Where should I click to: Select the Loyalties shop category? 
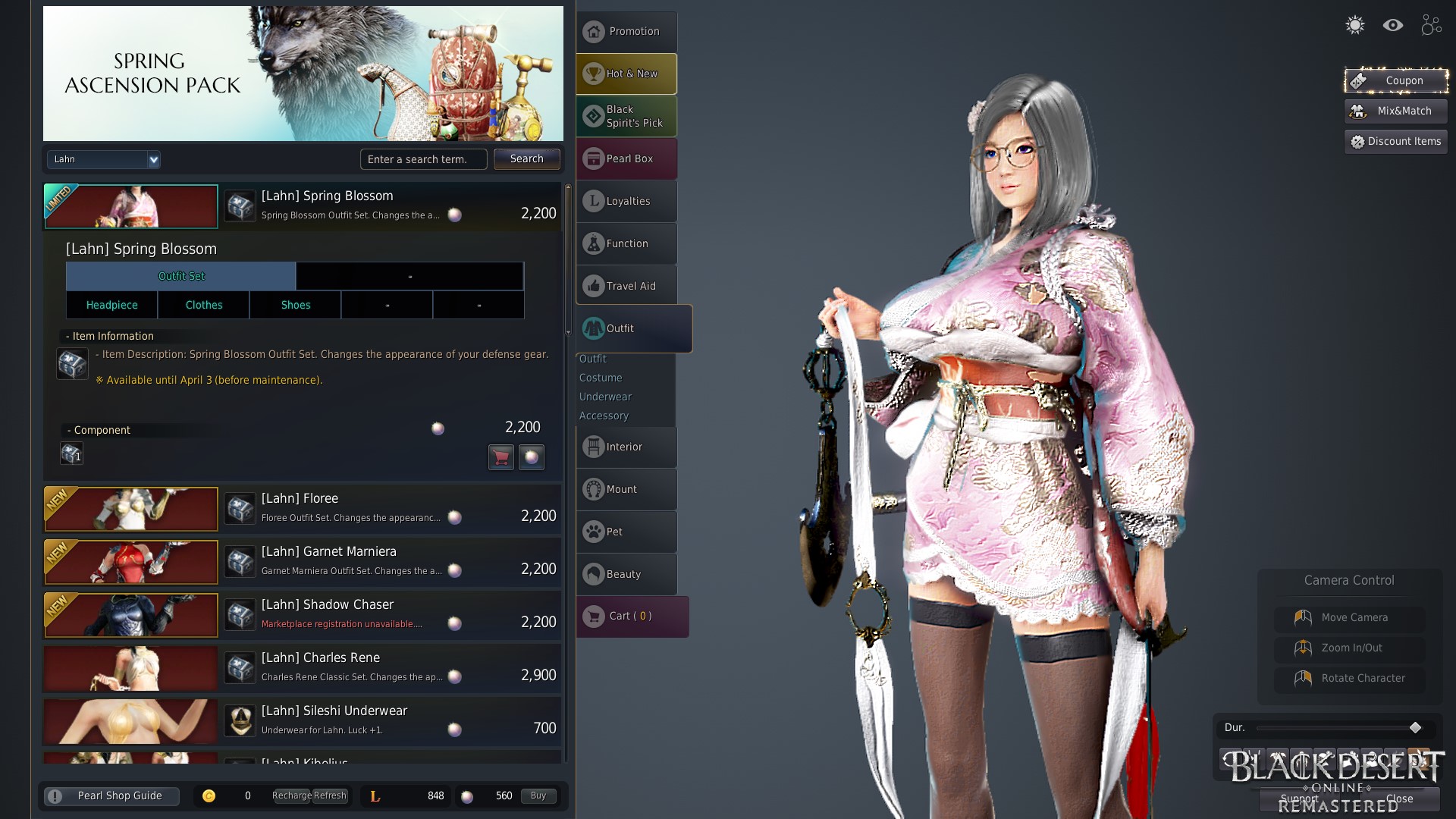626,201
